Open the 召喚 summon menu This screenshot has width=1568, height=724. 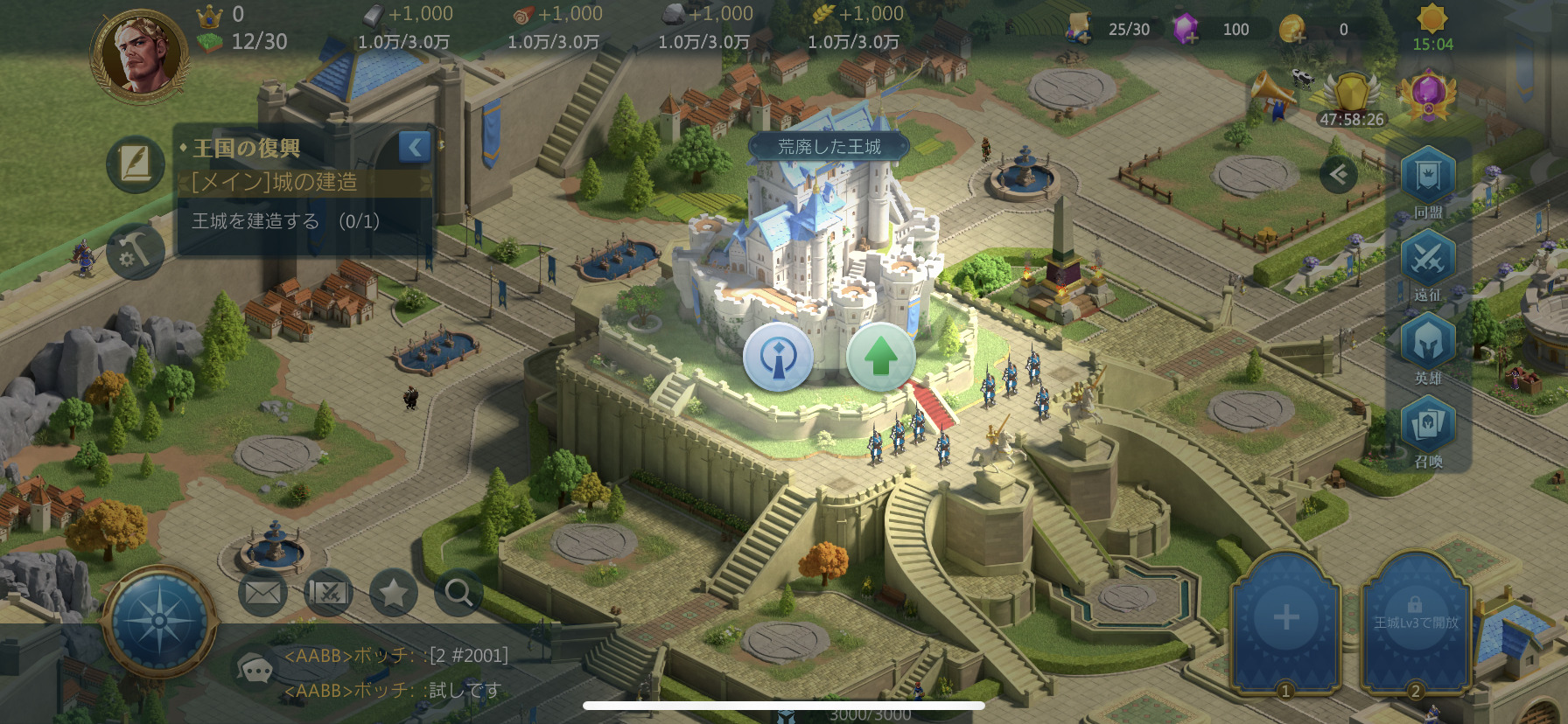[1428, 428]
